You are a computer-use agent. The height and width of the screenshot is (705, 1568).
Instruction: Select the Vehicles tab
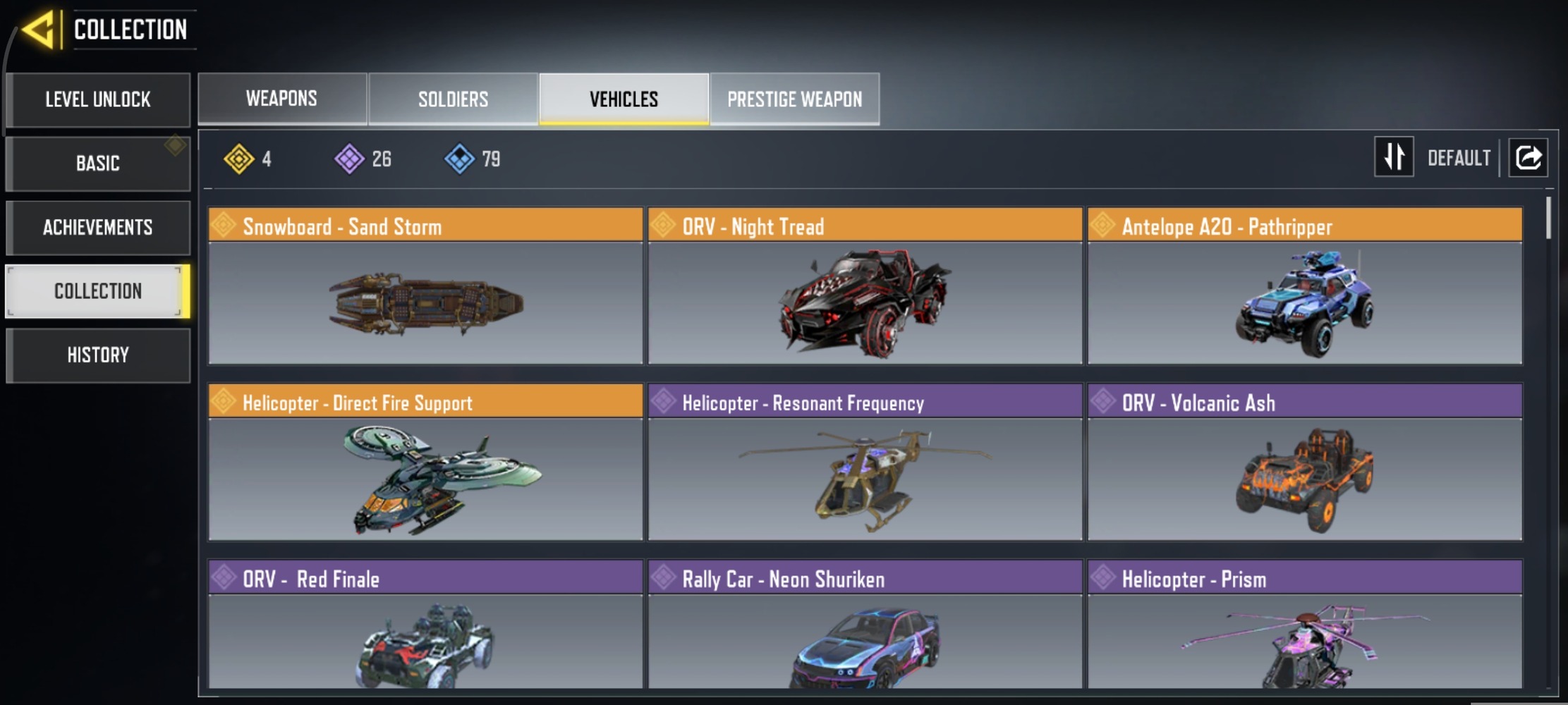pyautogui.click(x=624, y=99)
